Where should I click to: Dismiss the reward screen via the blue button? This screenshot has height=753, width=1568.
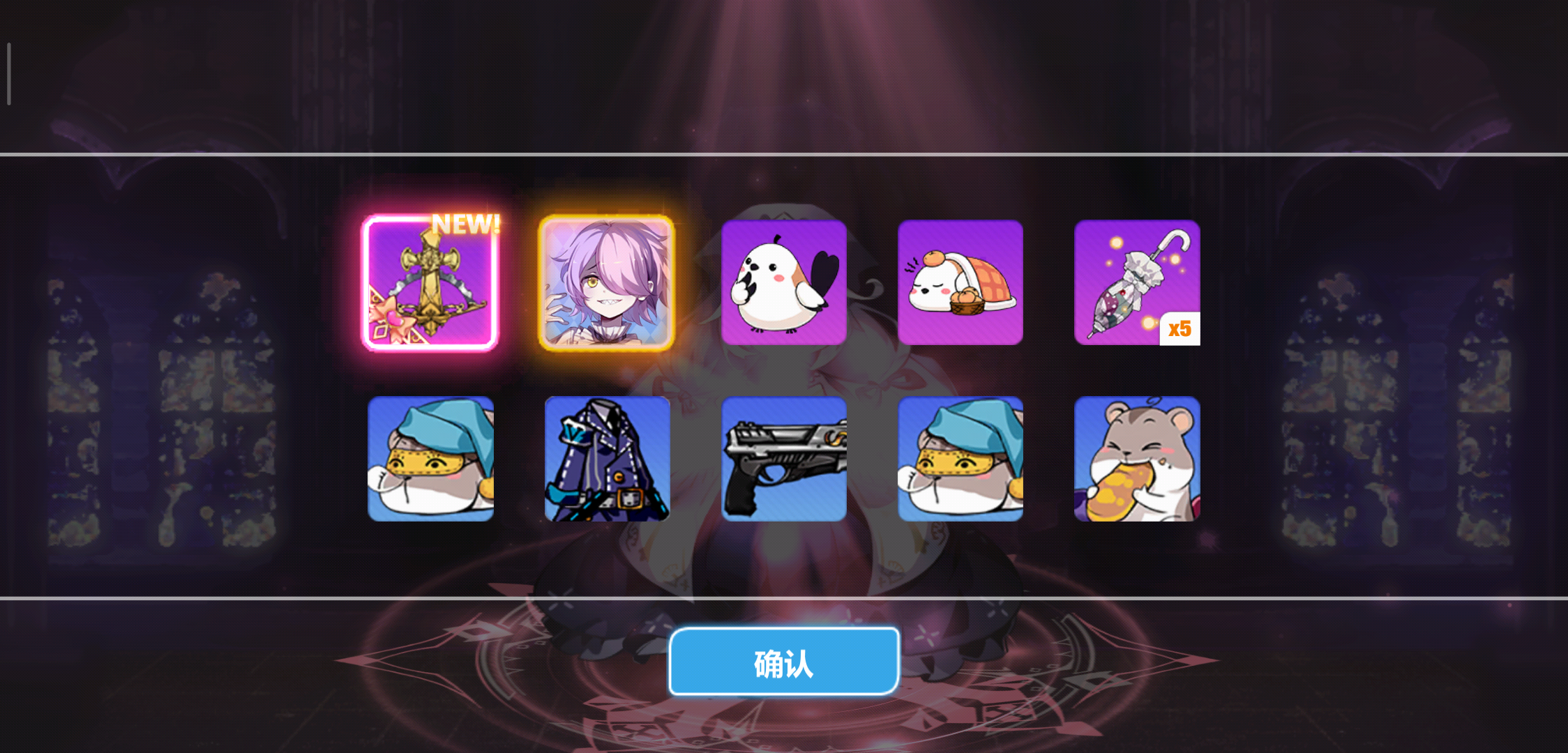tap(783, 662)
